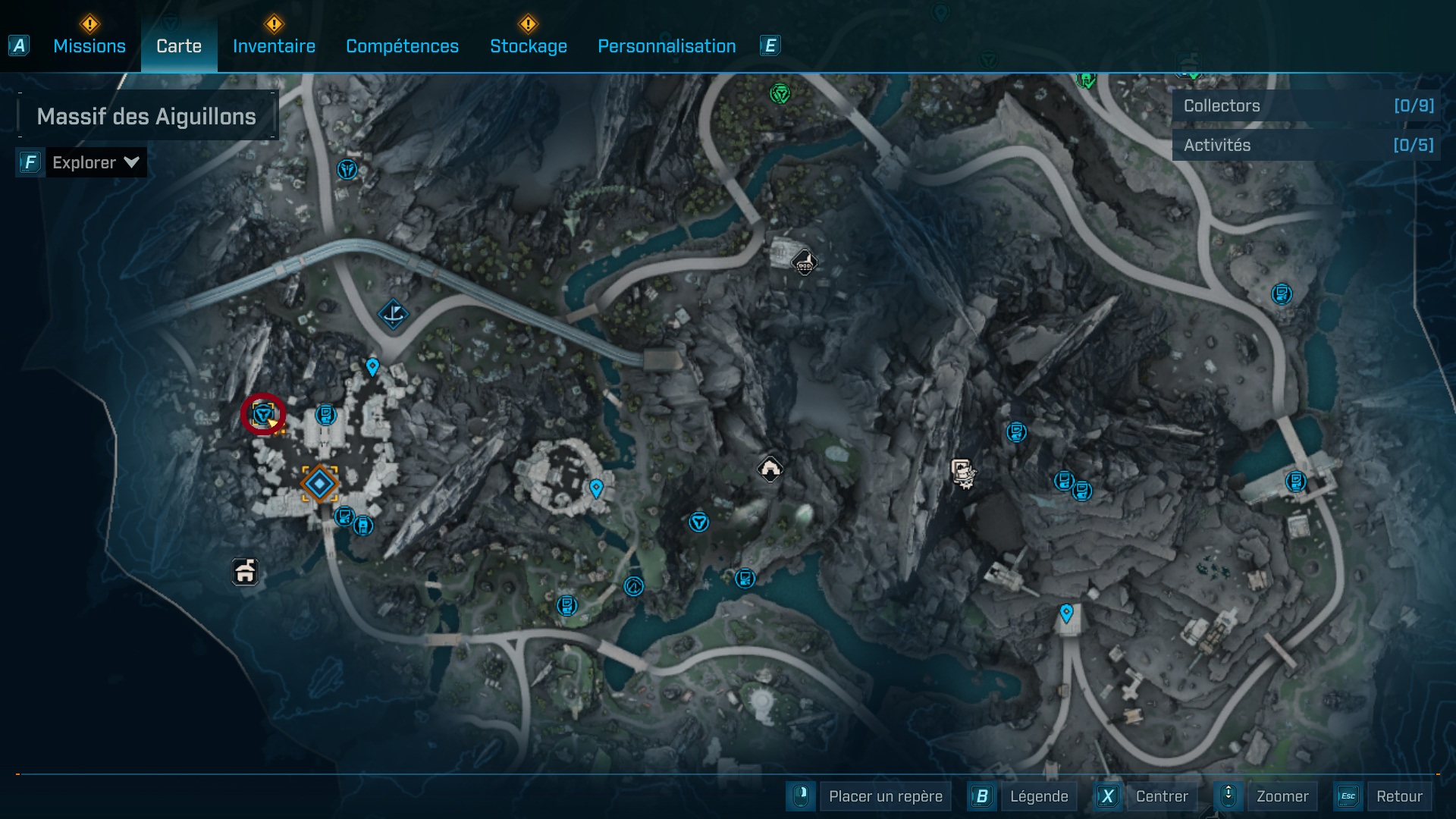
Task: Center the map with Centrer
Action: pyautogui.click(x=1161, y=796)
